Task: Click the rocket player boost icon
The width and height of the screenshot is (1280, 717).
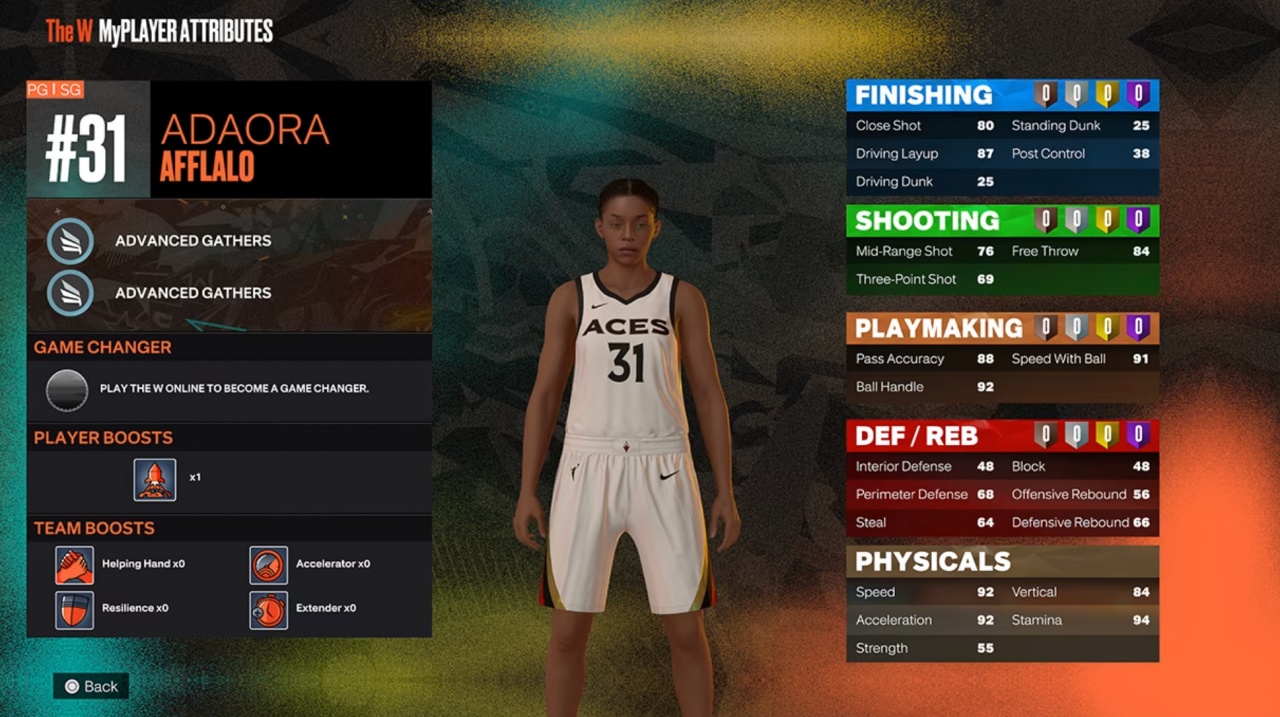Action: coord(155,479)
